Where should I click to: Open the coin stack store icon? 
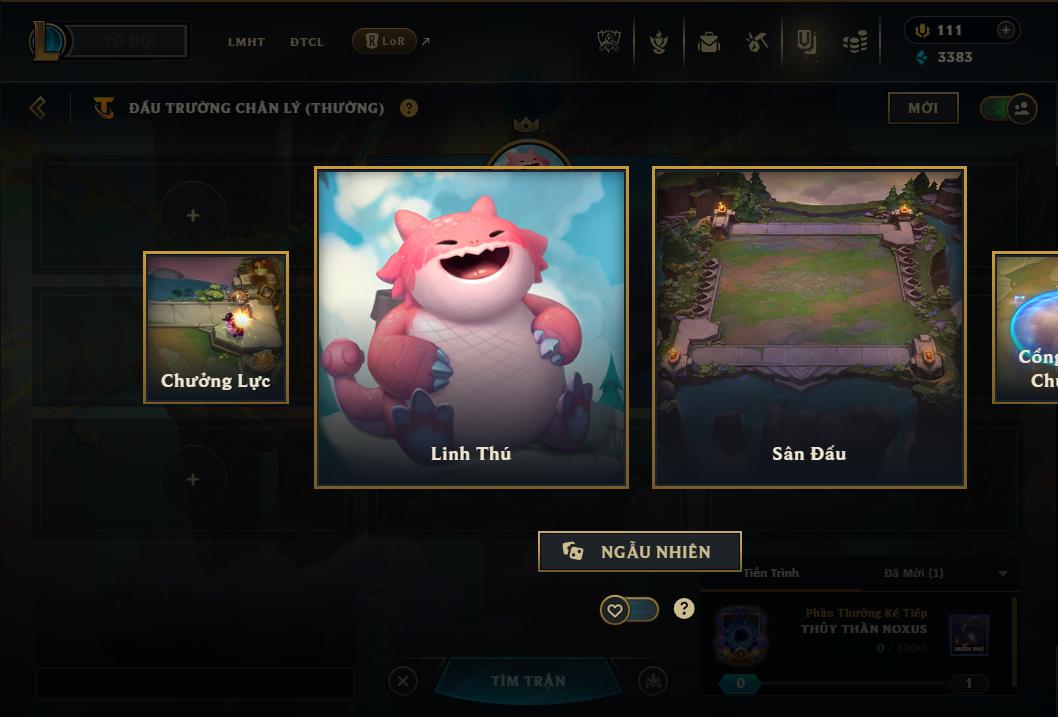tap(854, 42)
